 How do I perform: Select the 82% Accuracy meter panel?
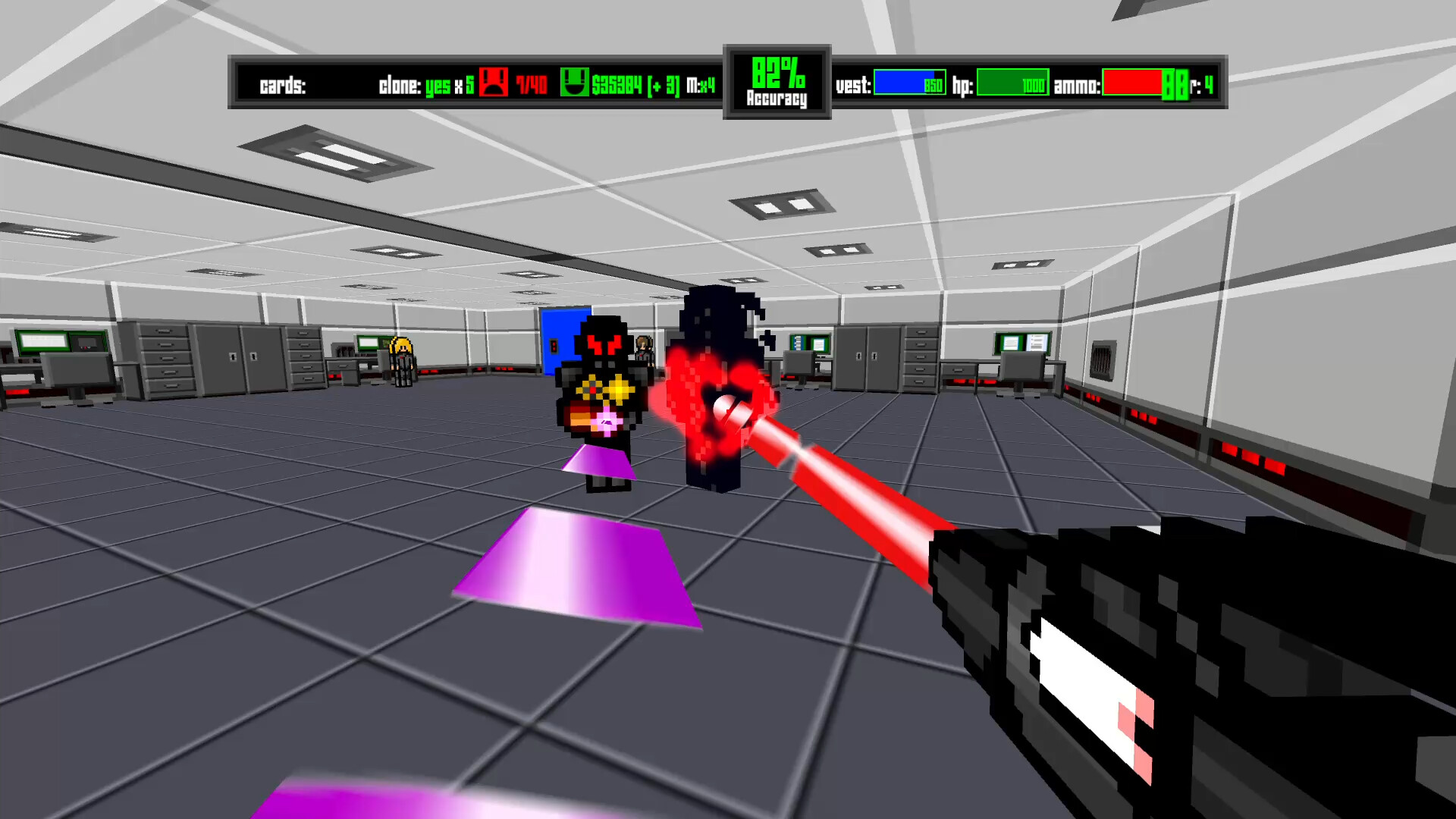point(777,82)
